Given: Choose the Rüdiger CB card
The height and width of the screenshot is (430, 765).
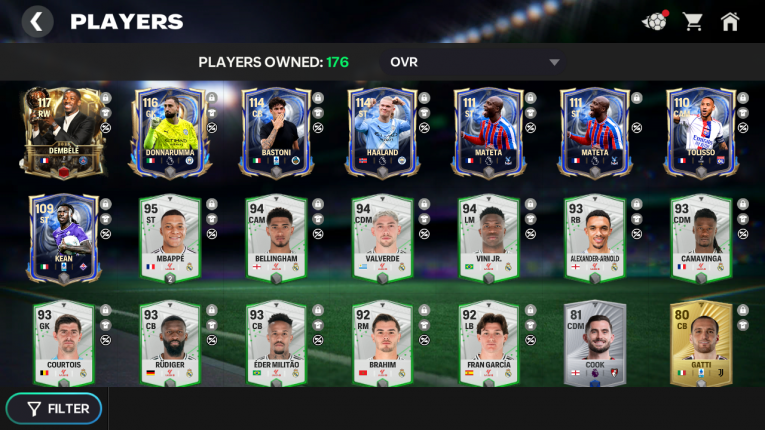Looking at the screenshot, I should 169,344.
